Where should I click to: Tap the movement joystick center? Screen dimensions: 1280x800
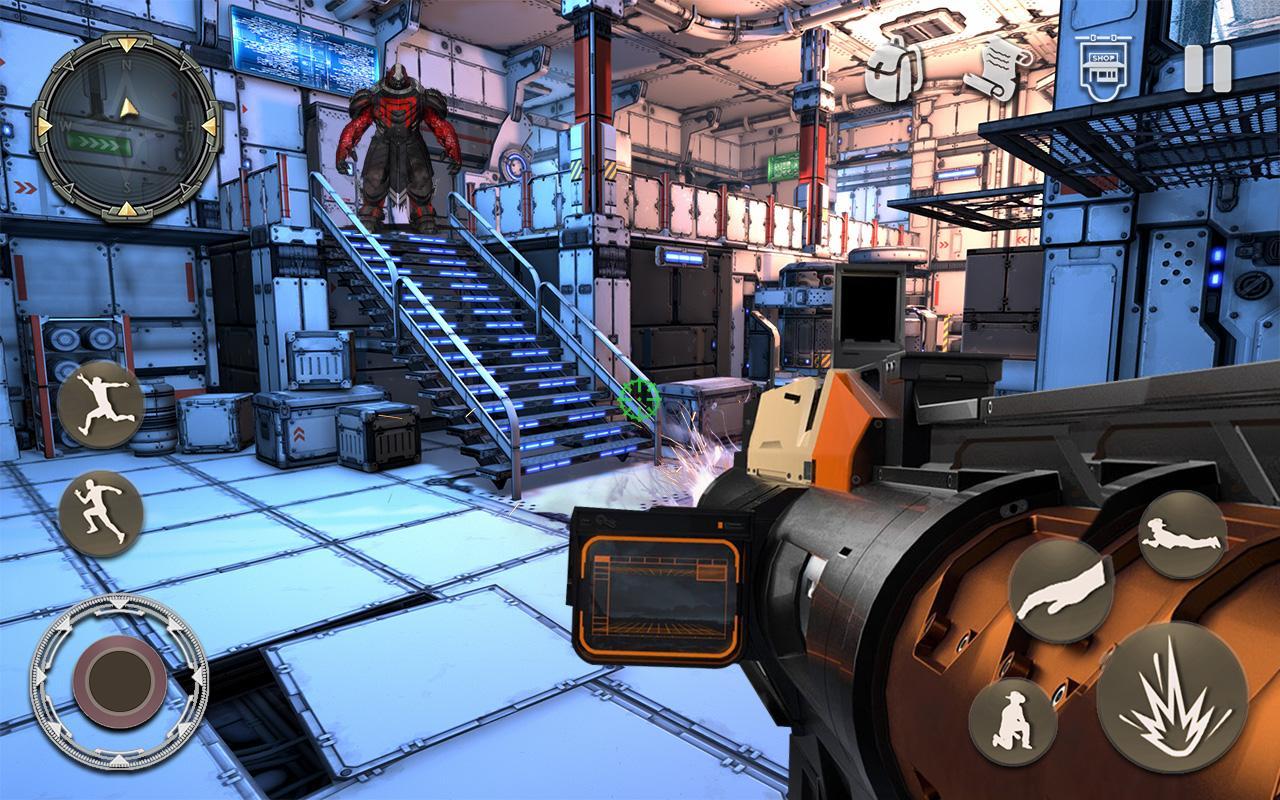point(120,682)
